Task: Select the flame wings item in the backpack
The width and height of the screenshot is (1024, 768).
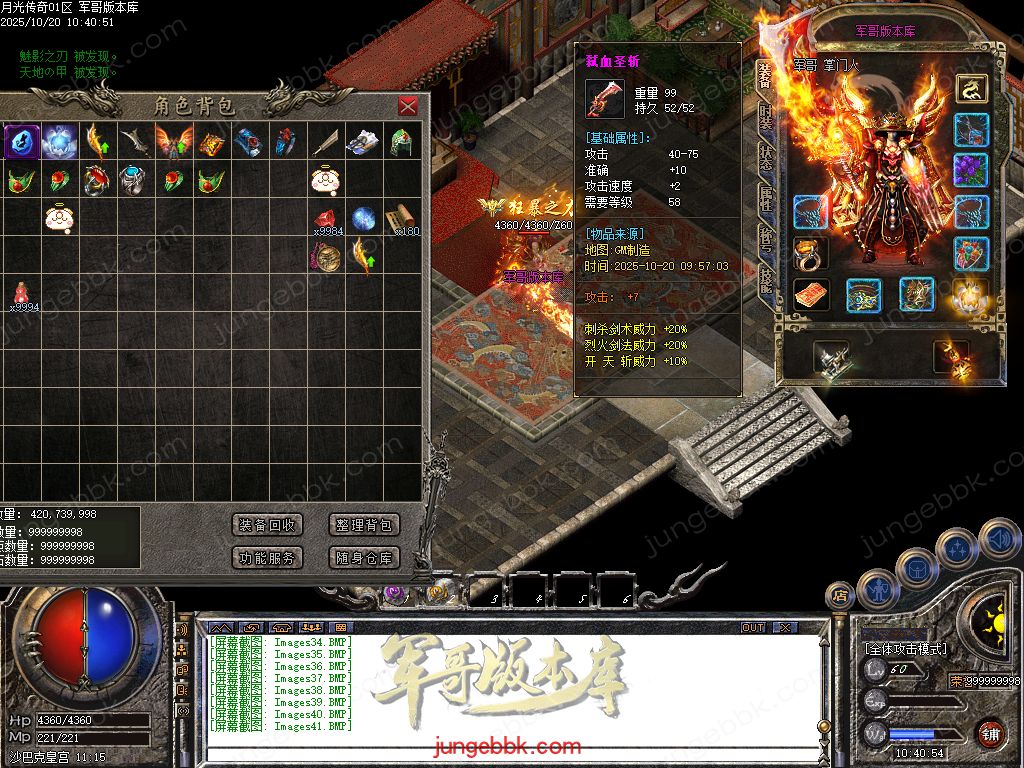Action: (x=172, y=141)
